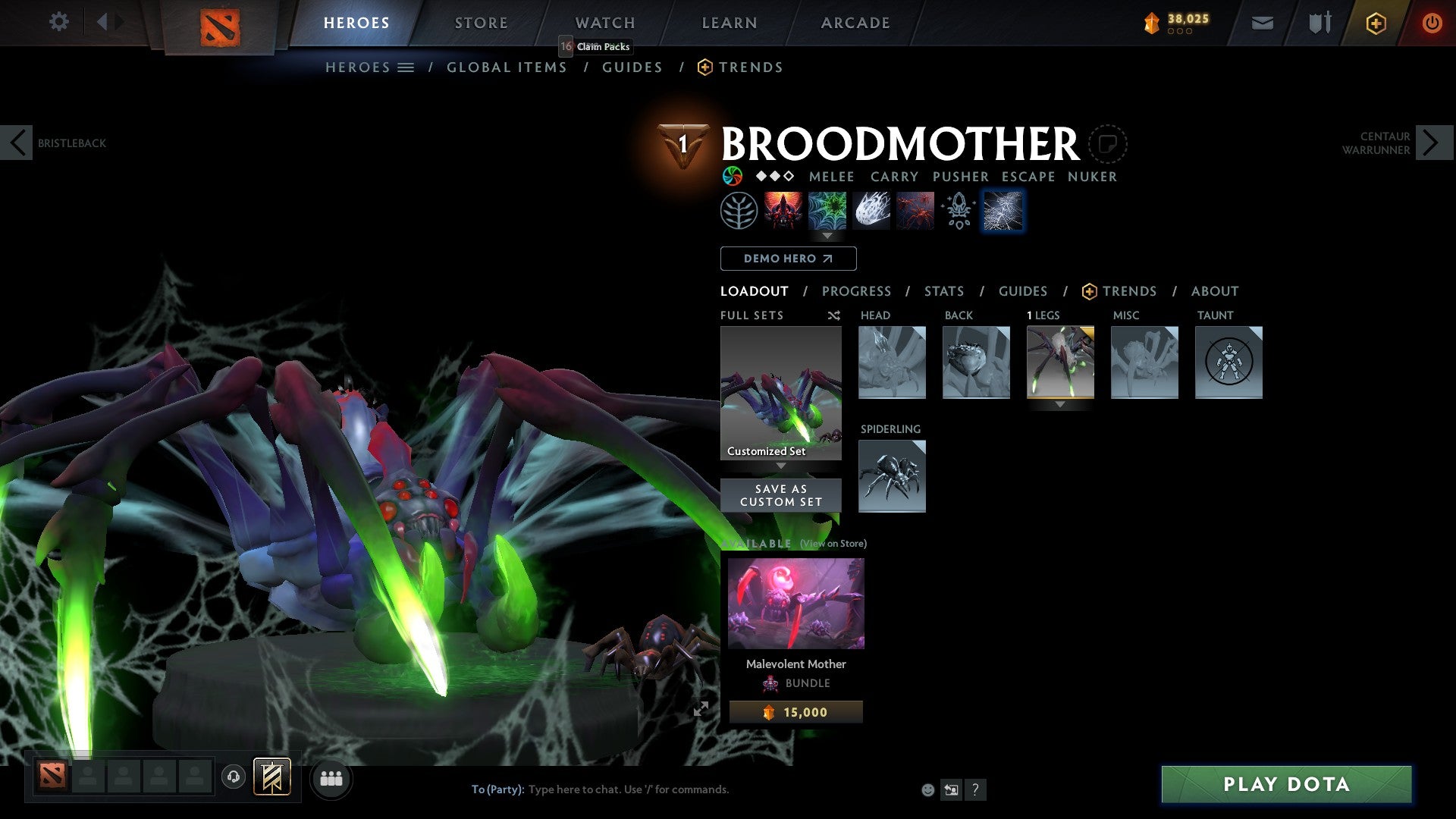
Task: Open the mail notifications envelope icon
Action: 1263,23
